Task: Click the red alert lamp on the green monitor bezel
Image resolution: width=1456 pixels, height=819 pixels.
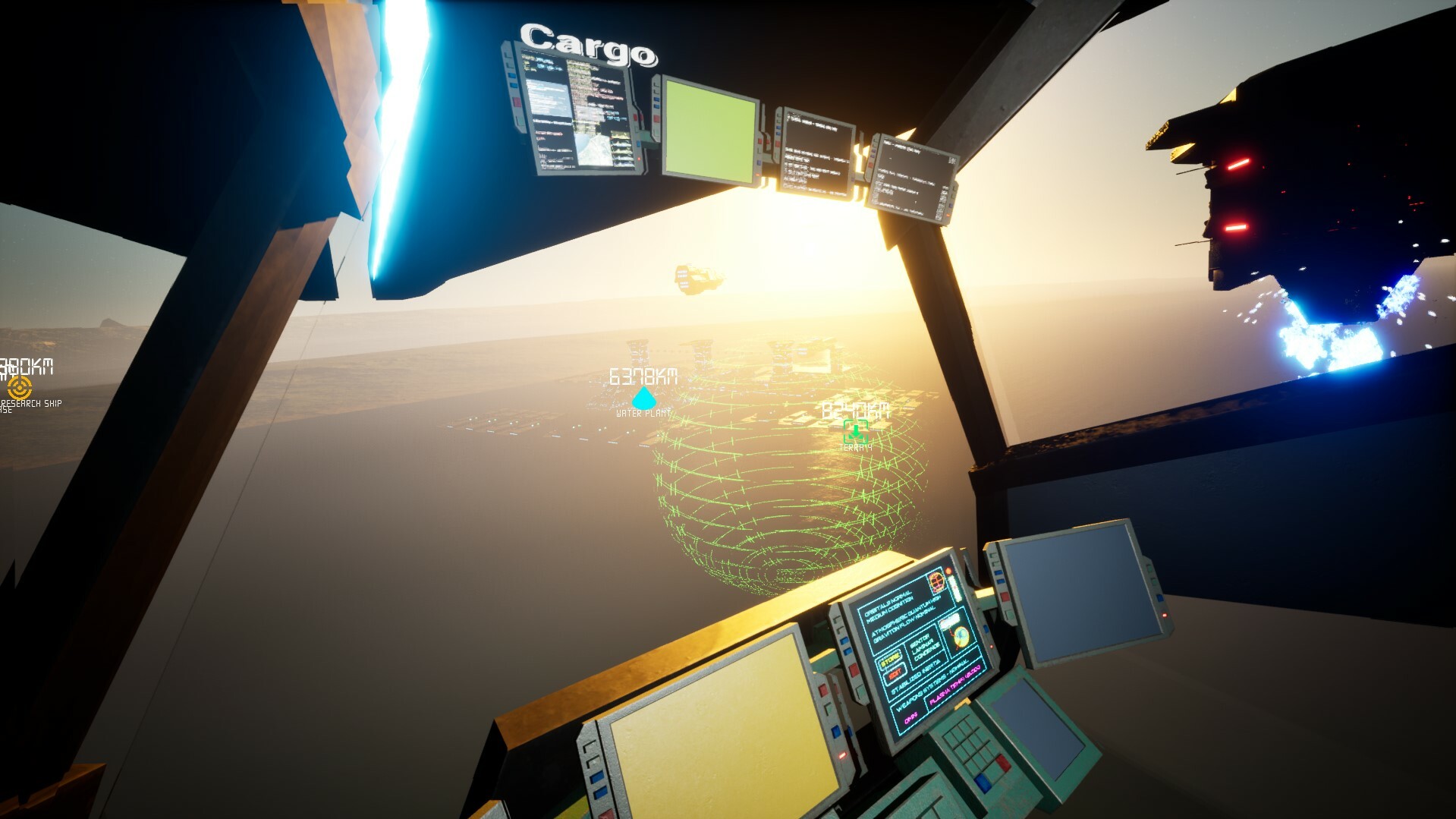Action: (655, 118)
